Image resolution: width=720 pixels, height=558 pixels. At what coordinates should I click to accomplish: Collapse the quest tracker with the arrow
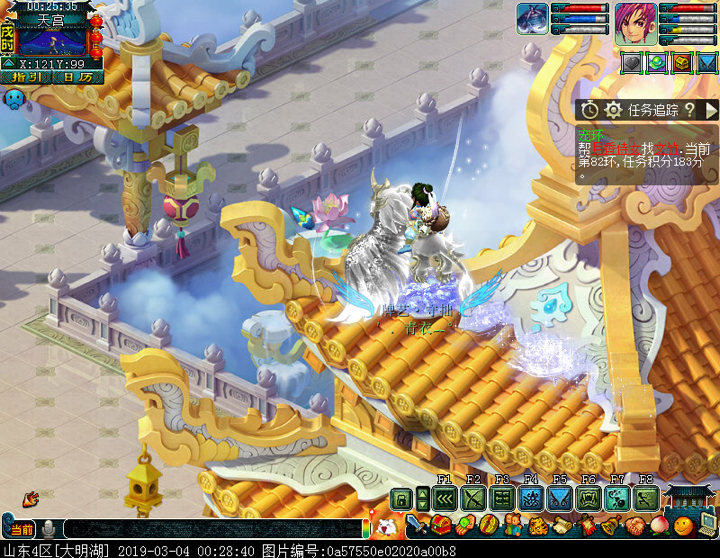click(x=710, y=109)
